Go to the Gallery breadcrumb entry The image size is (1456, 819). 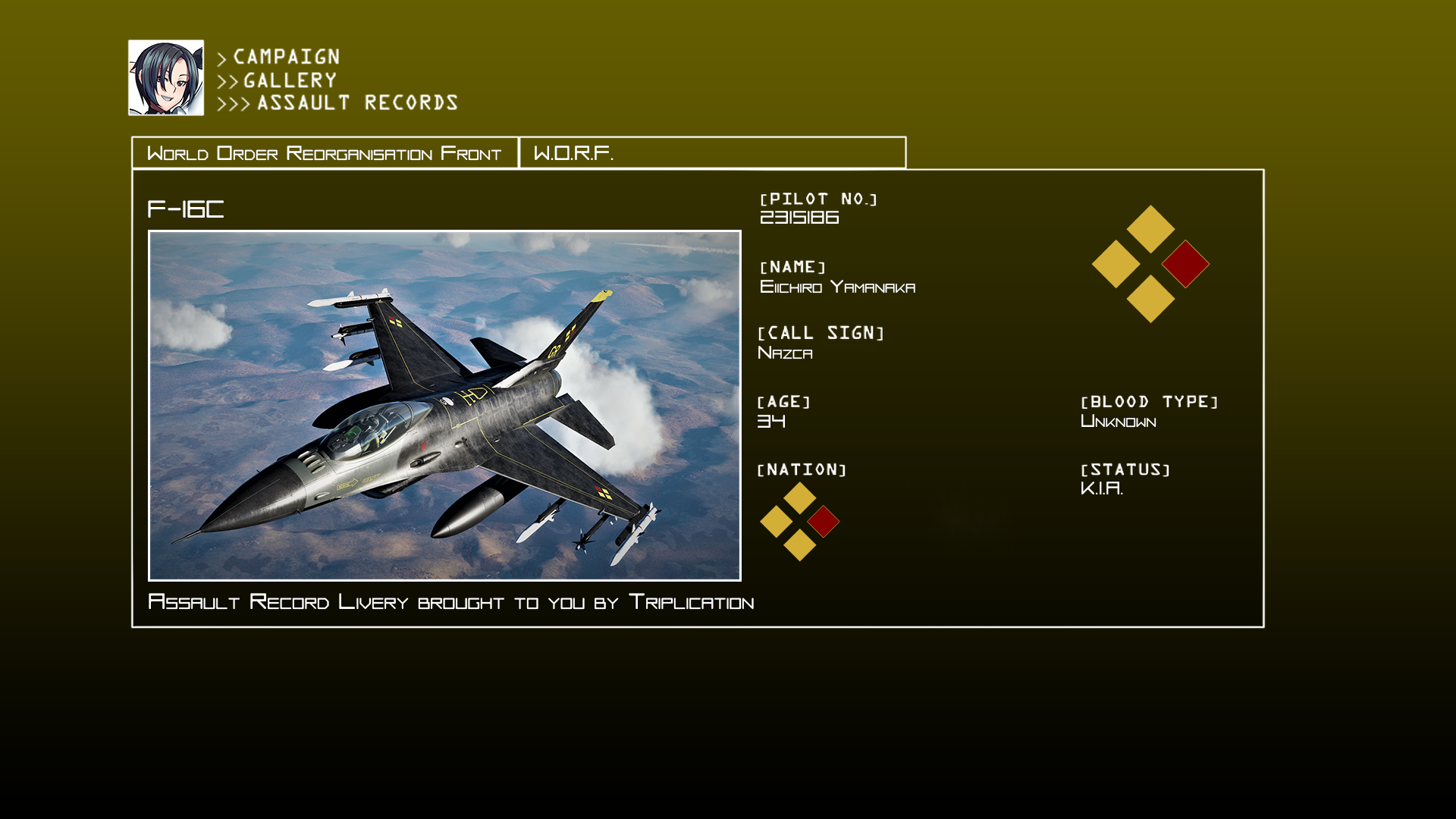tap(290, 80)
